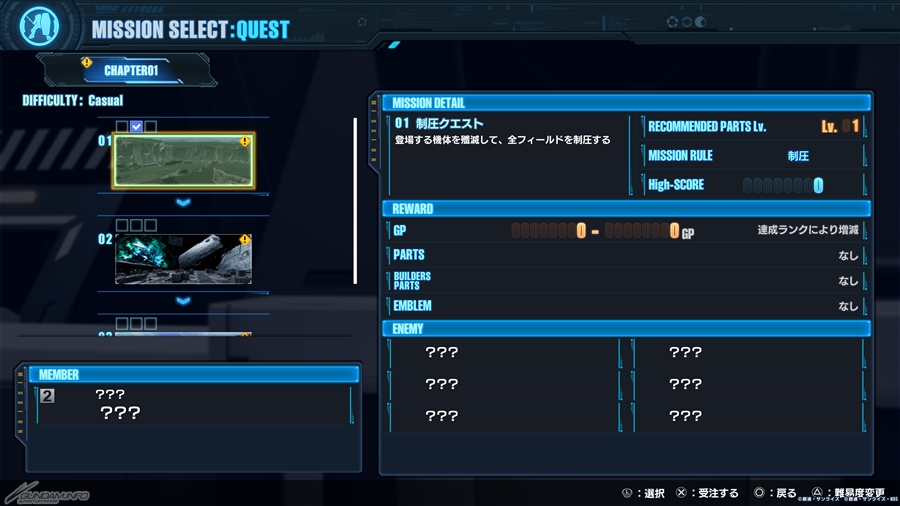Select quest 01 canyon thumbnail

click(x=182, y=161)
